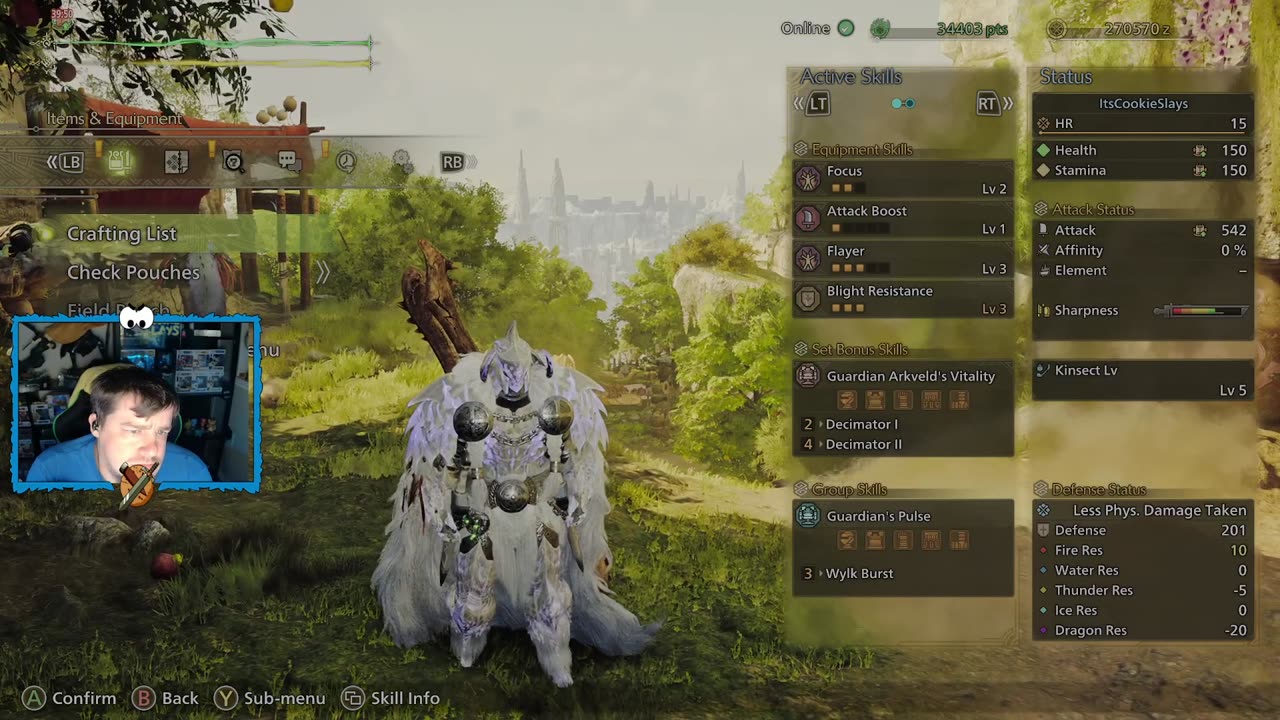Switch to the Items & Equipment tab

[120, 162]
